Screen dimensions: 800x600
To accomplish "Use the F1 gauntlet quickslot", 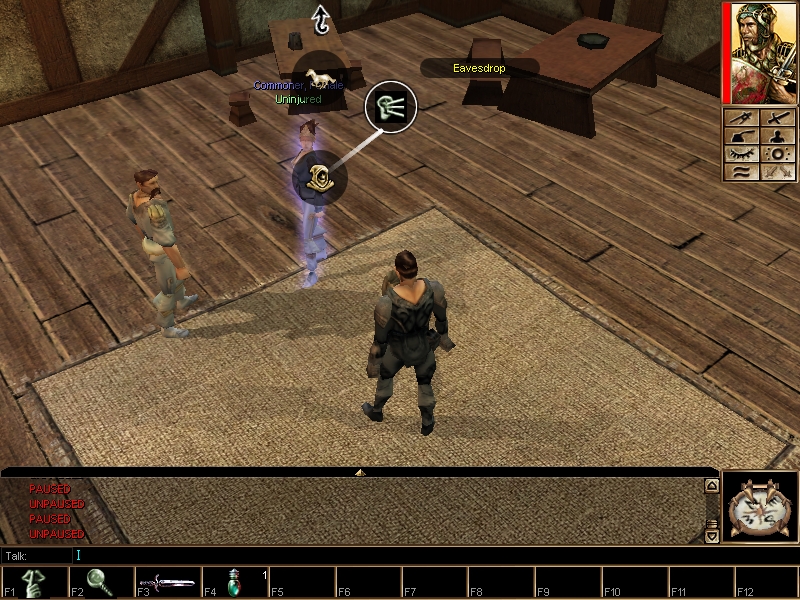I will click(35, 583).
